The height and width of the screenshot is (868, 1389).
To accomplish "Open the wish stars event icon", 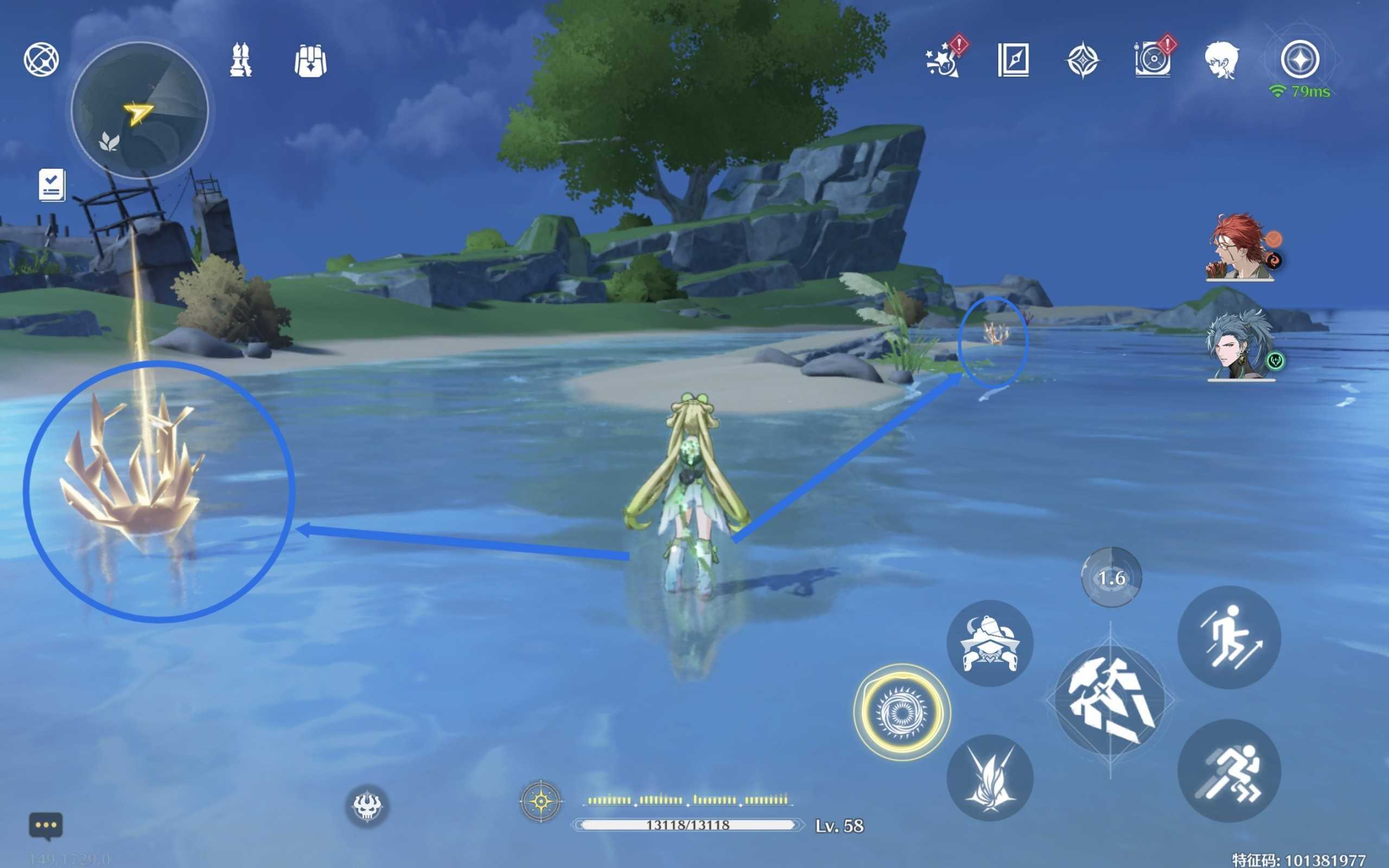I will [943, 60].
